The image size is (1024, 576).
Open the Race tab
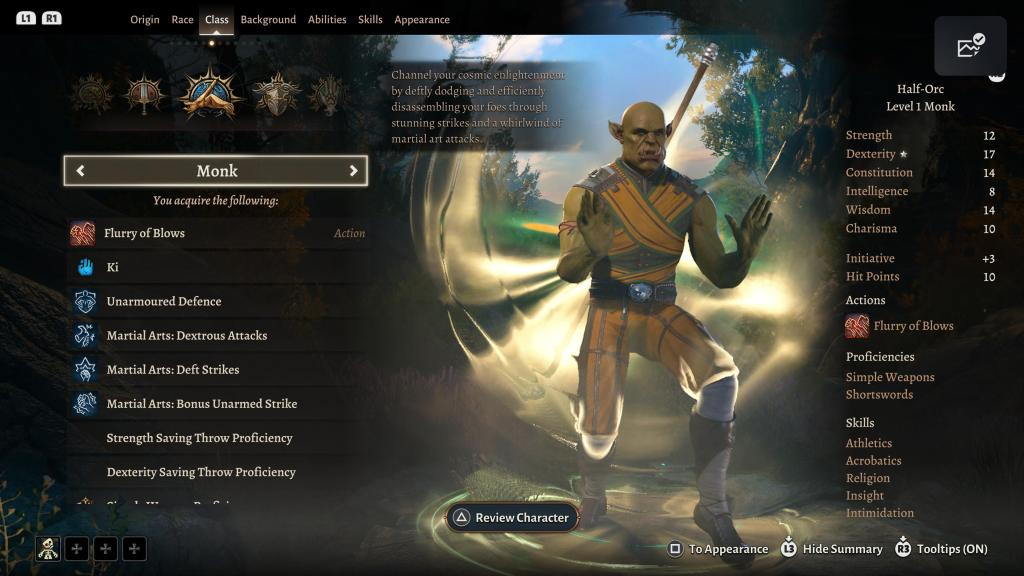tap(182, 20)
